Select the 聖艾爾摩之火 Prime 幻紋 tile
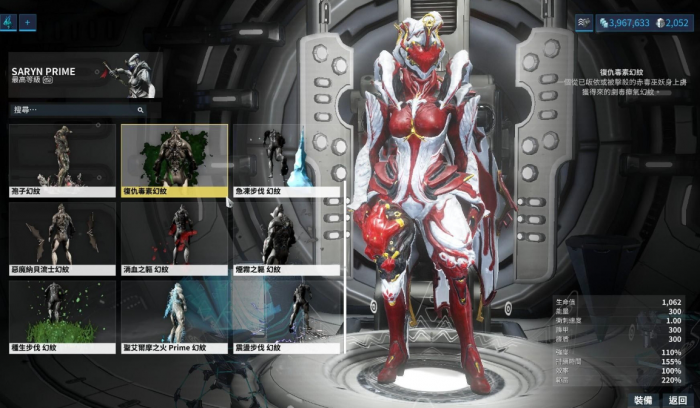 pos(174,316)
